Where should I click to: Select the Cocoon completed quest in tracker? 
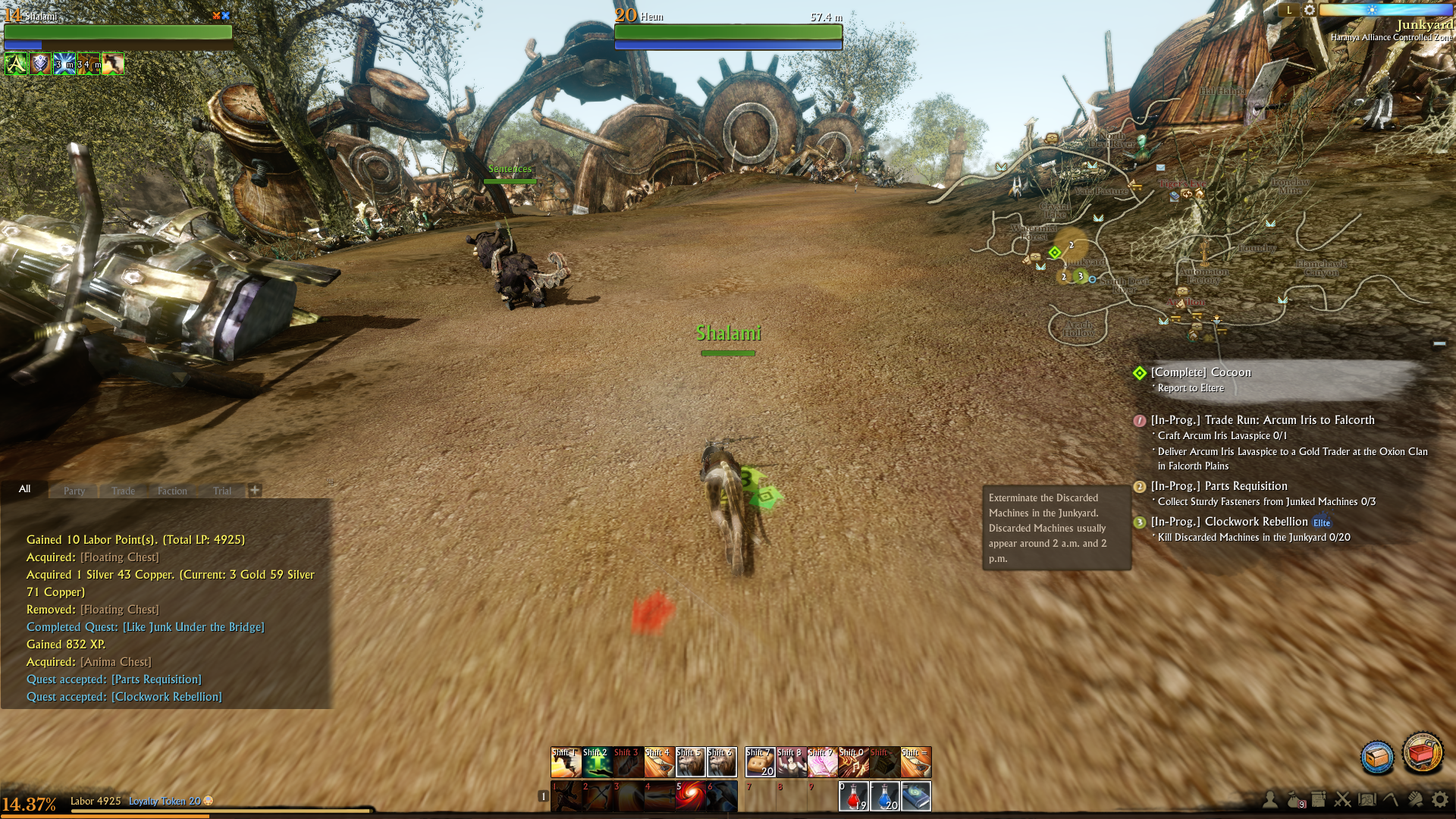pyautogui.click(x=1200, y=372)
